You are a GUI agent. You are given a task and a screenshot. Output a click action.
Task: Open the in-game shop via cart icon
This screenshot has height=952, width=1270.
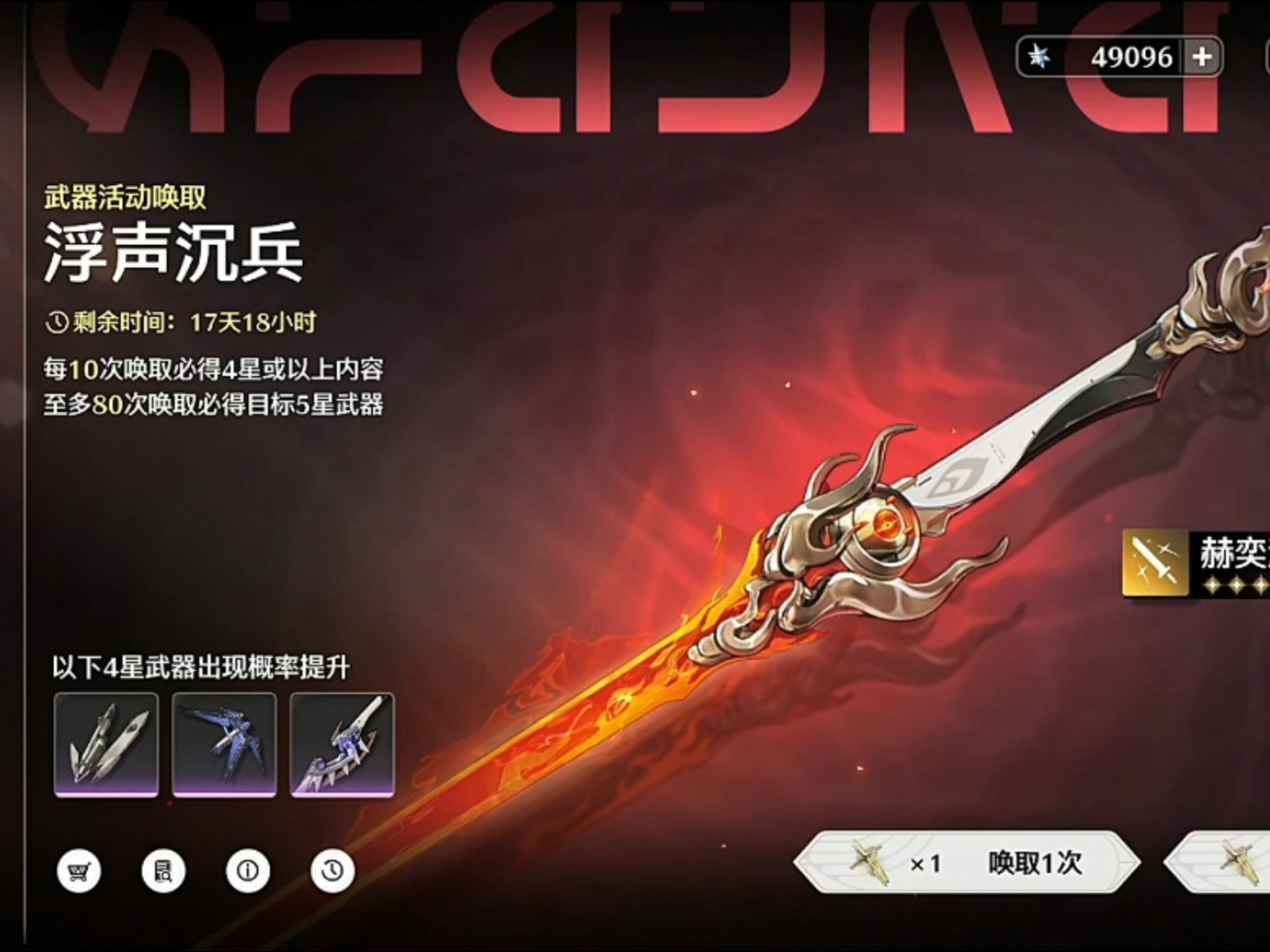coord(79,871)
